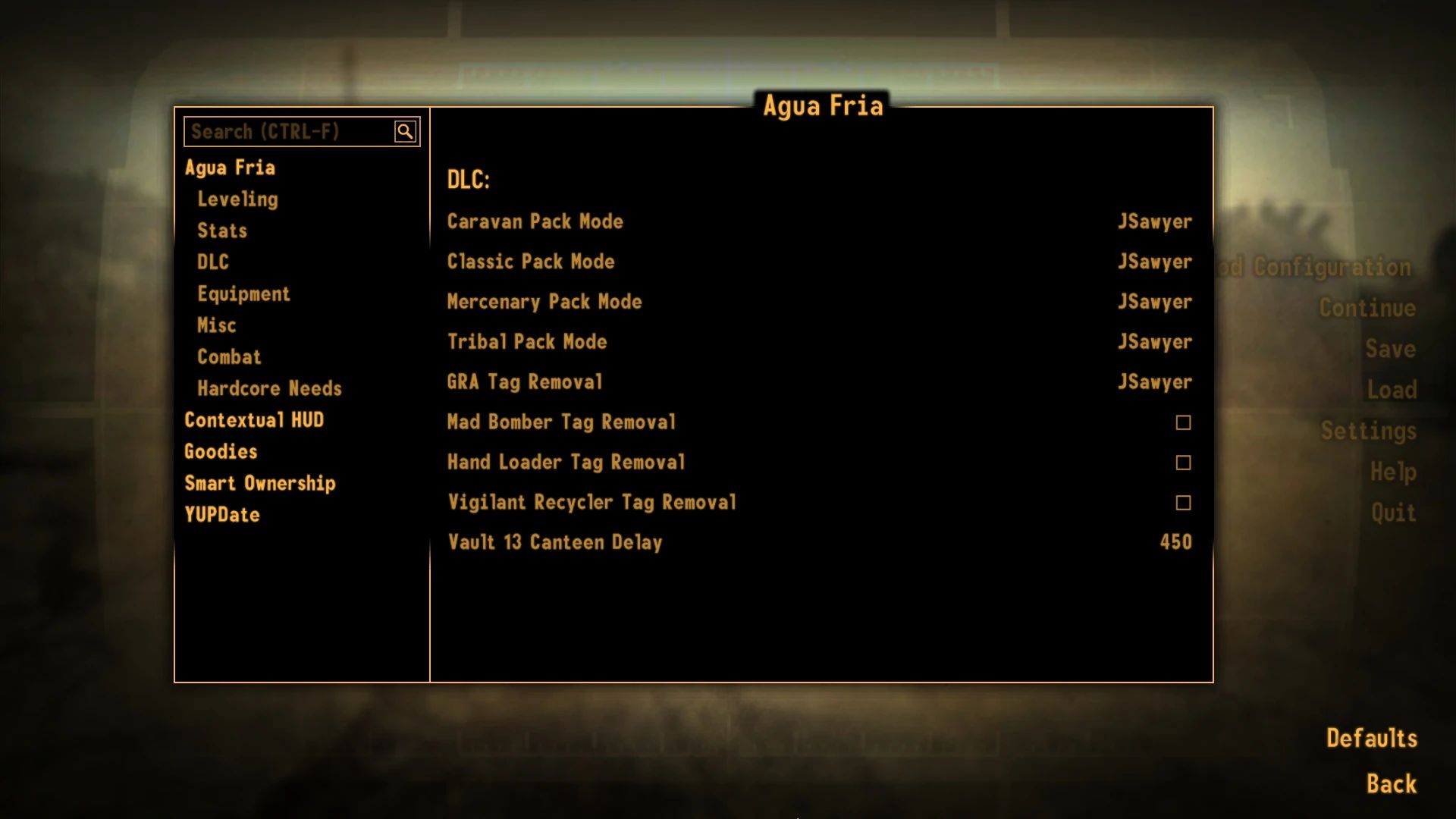This screenshot has width=1456, height=819.
Task: Click the Defaults button
Action: [x=1371, y=736]
